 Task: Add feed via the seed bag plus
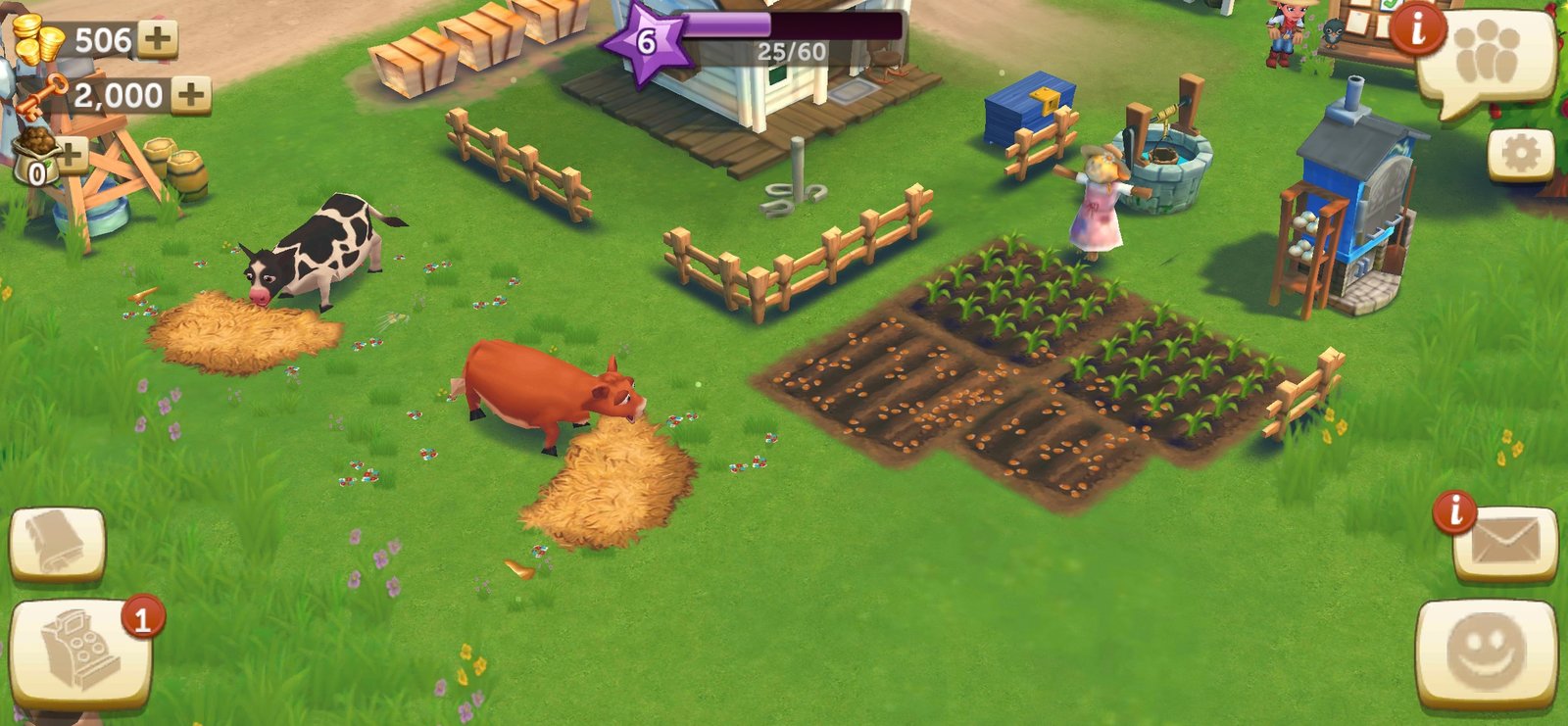pos(69,154)
